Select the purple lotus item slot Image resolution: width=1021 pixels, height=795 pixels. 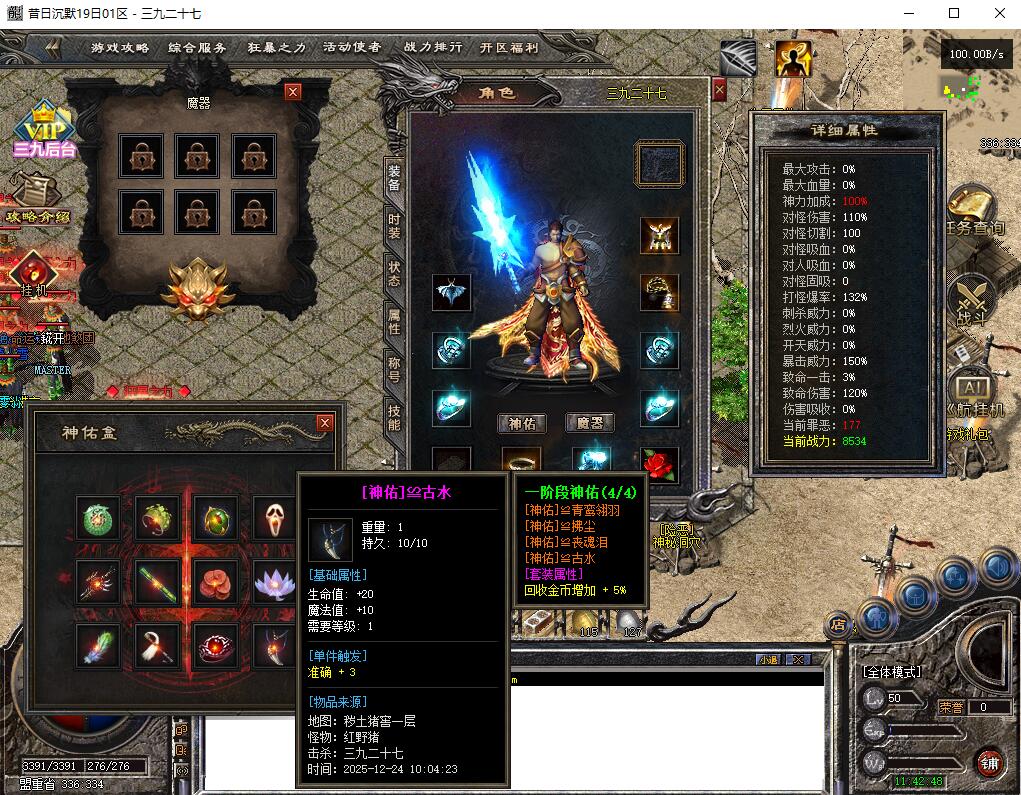(273, 581)
